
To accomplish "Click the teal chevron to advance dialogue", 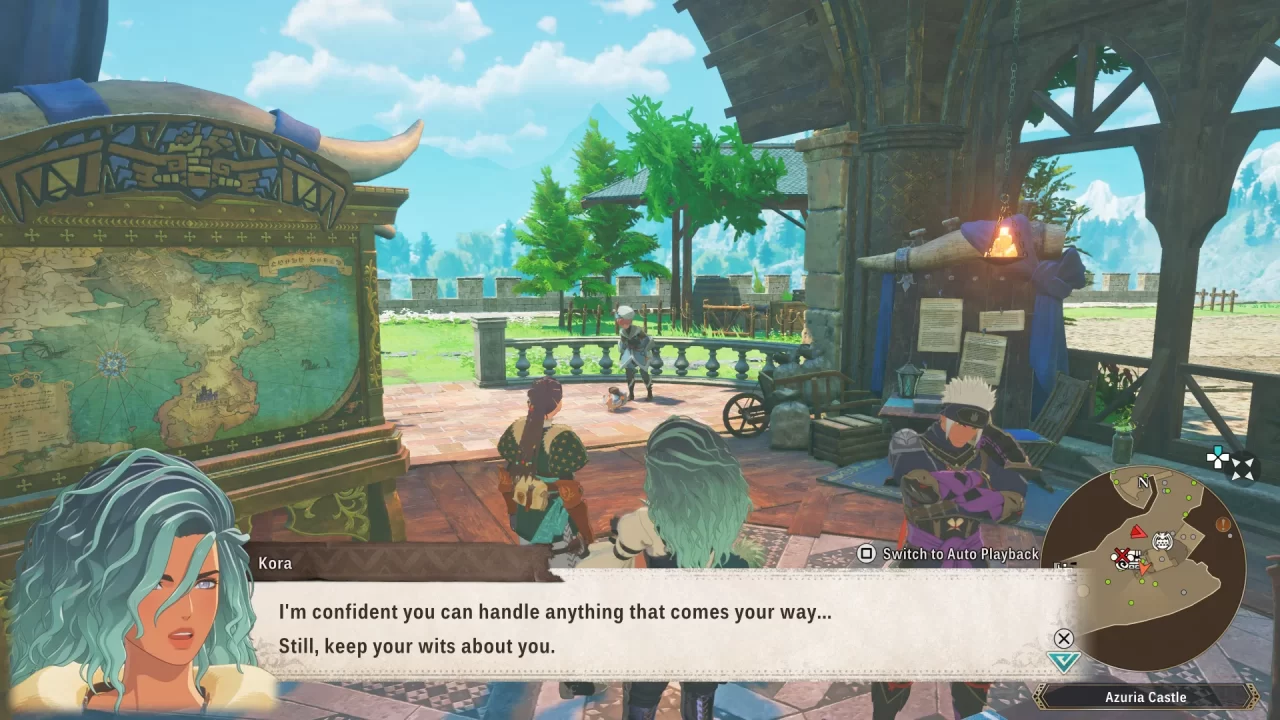I will pos(1063,658).
